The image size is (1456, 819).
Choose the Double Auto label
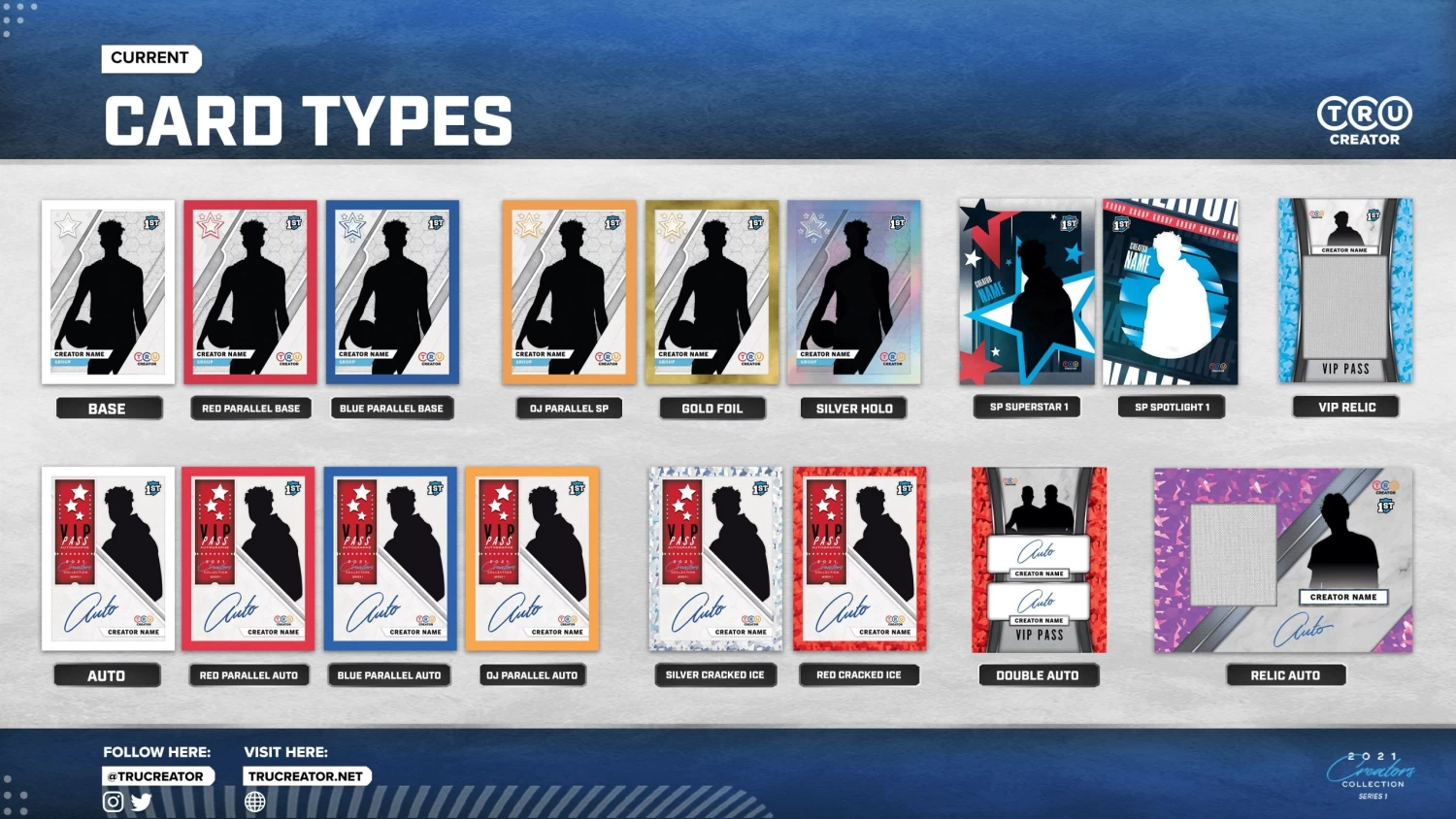point(1038,675)
